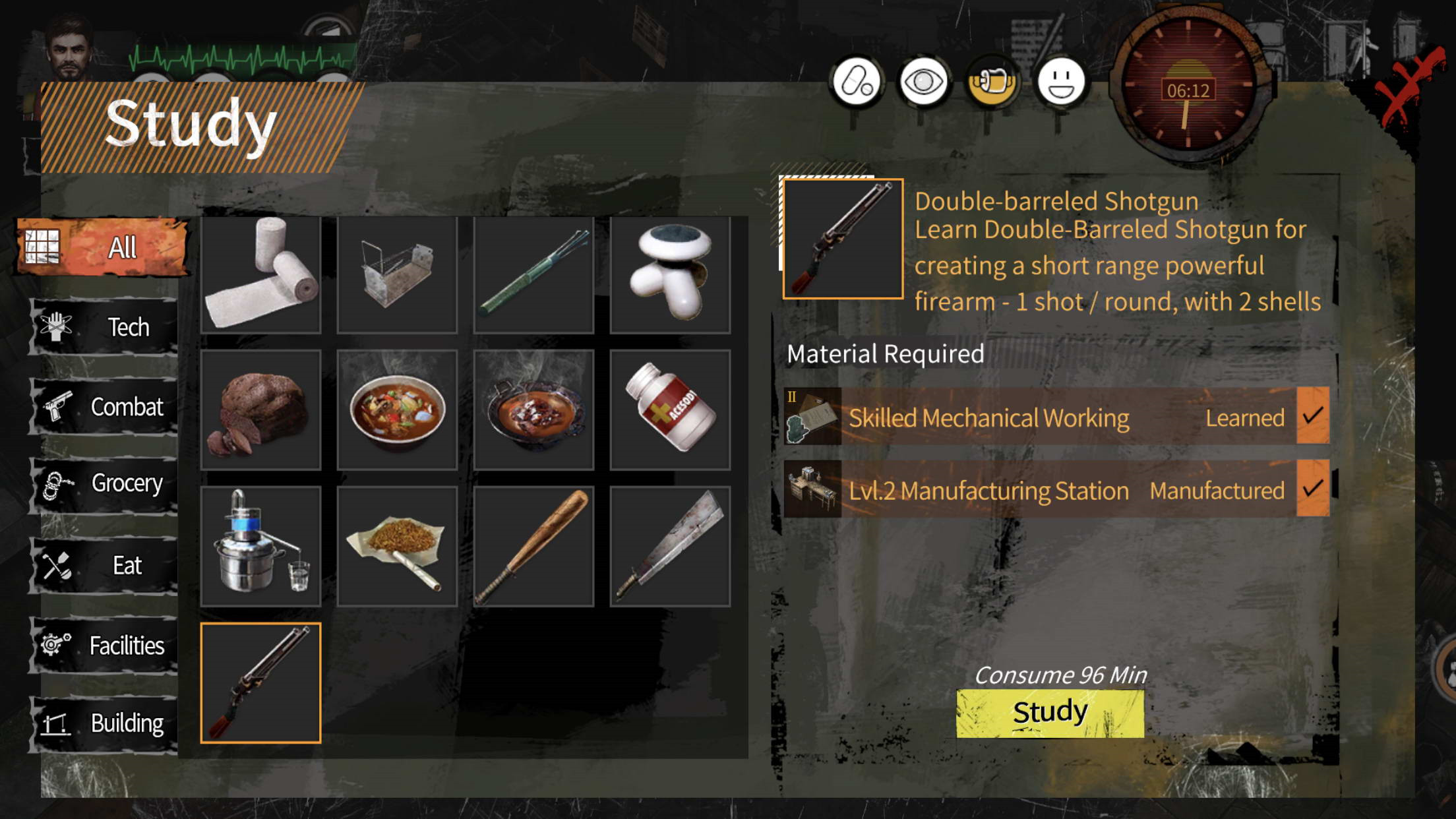Close the Study panel with red X
1456x819 pixels.
(x=1409, y=86)
